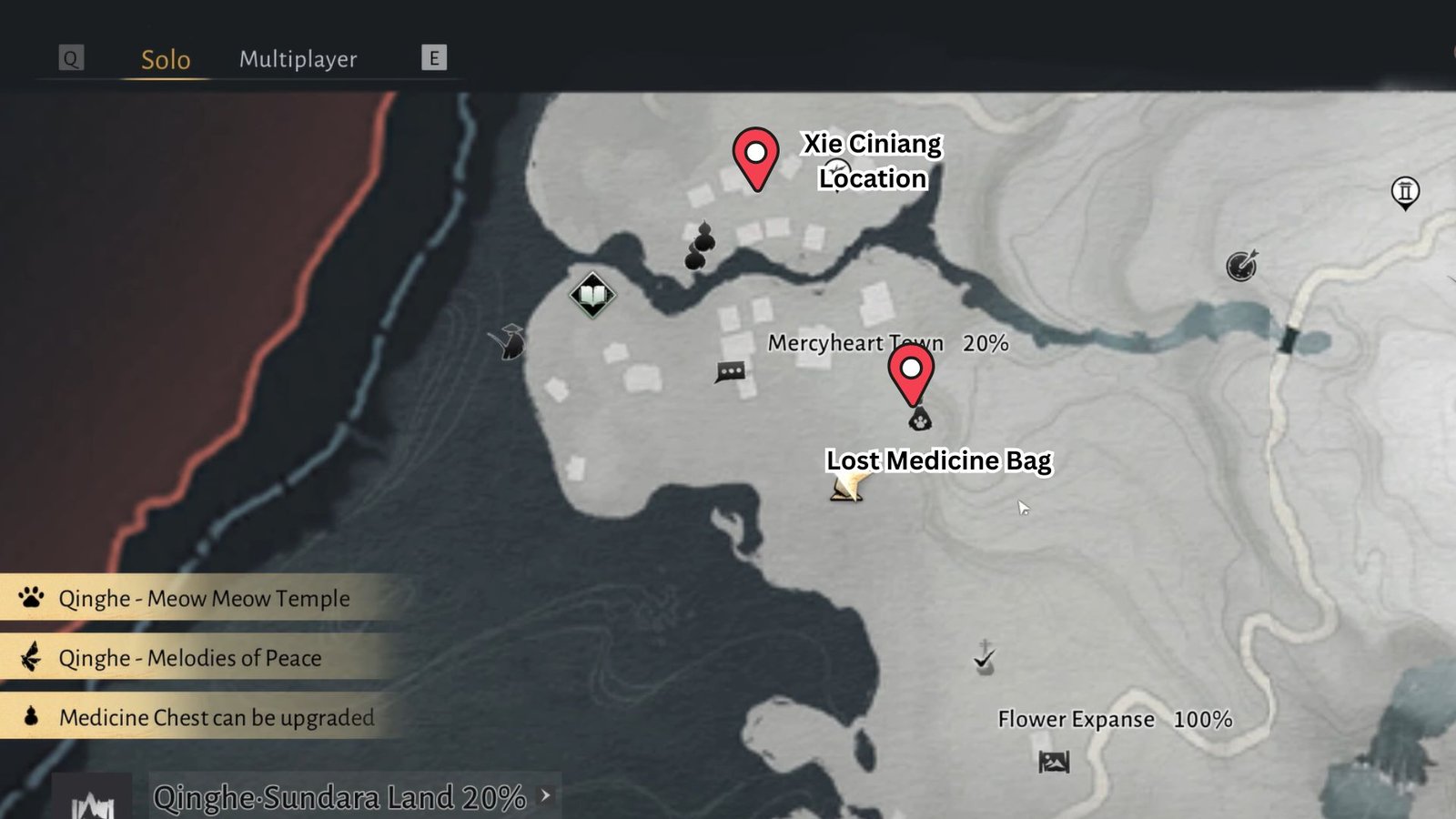Click the landscape picture icon near Flower Expanse
Image resolution: width=1456 pixels, height=819 pixels.
point(1053,763)
